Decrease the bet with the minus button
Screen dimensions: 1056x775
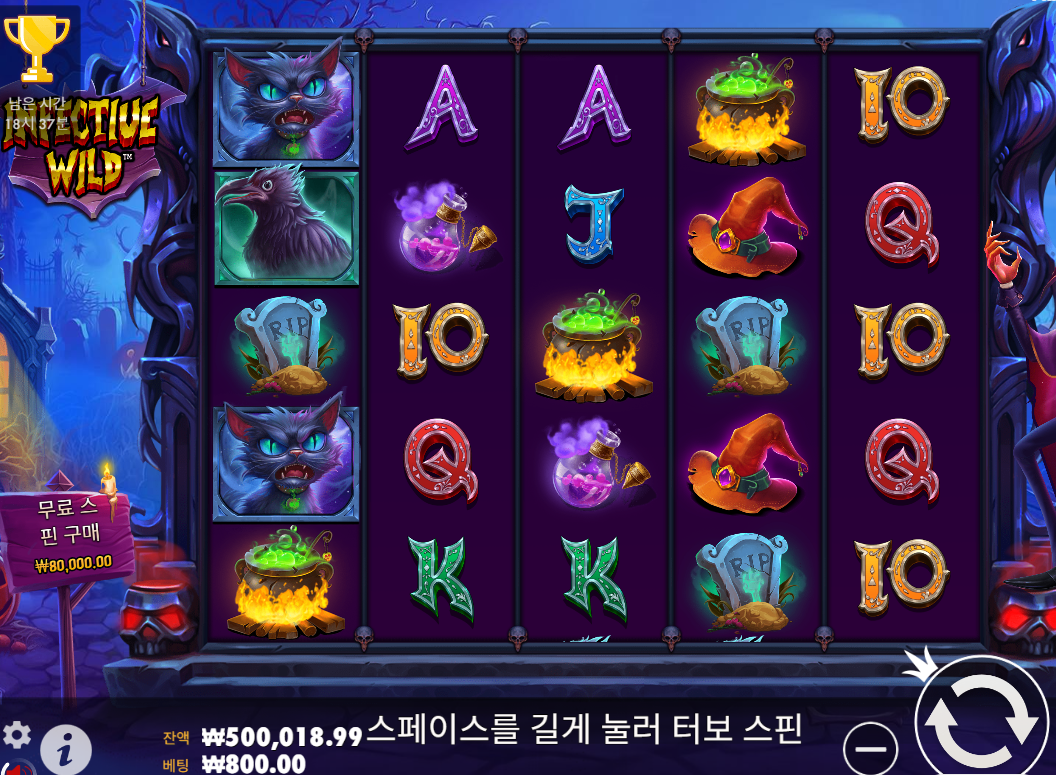click(x=871, y=746)
